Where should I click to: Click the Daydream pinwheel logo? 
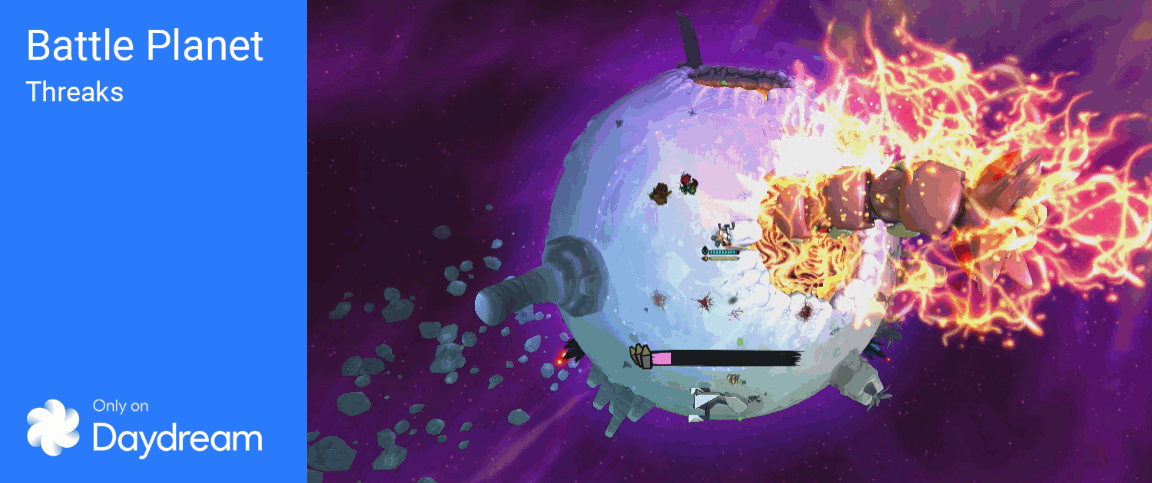point(53,425)
